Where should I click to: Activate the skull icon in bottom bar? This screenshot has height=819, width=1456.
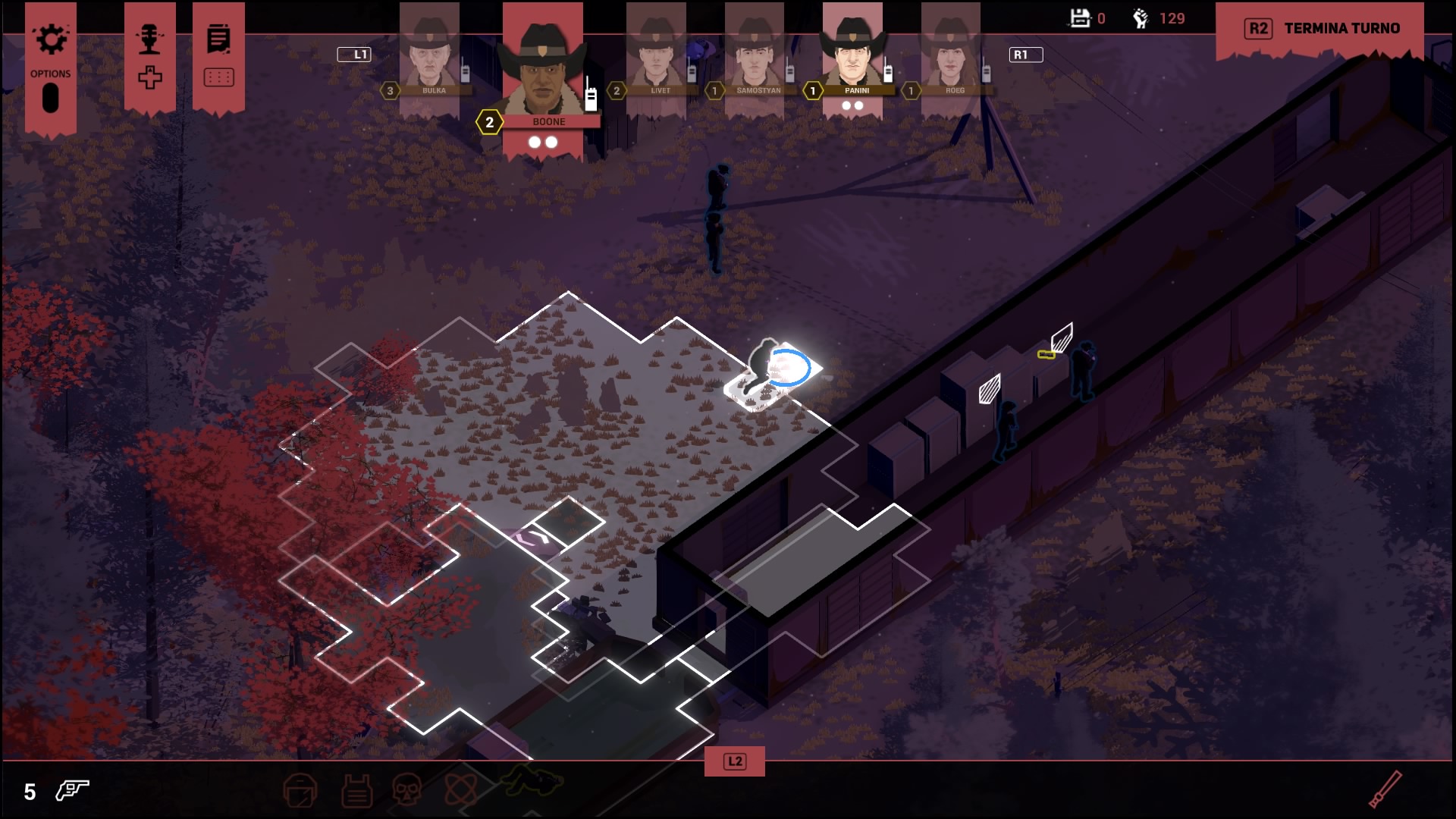point(407,789)
